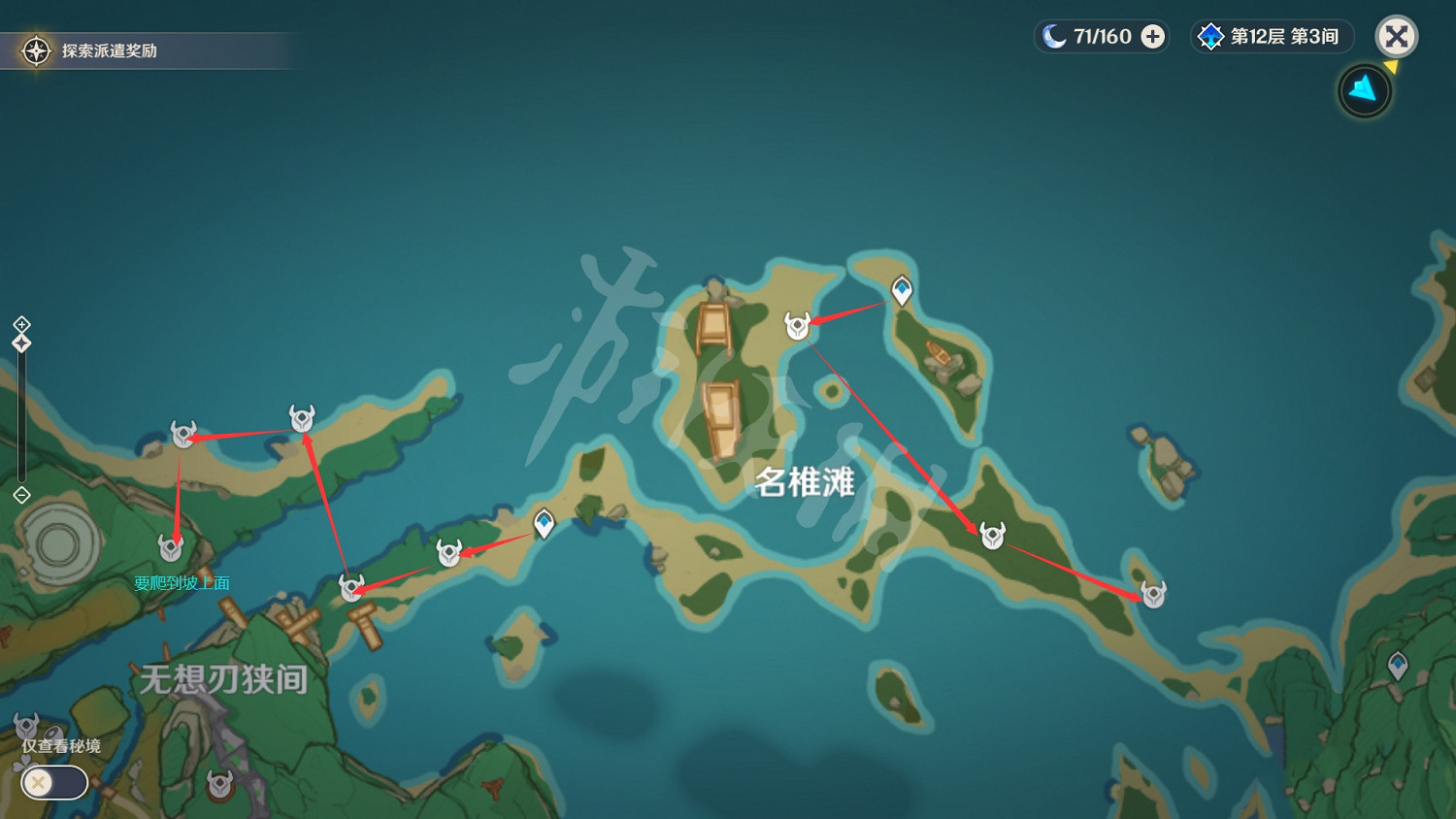Image resolution: width=1456 pixels, height=819 pixels.
Task: Select the enemy marker above the 要爬到坡上面 note
Action: (172, 546)
